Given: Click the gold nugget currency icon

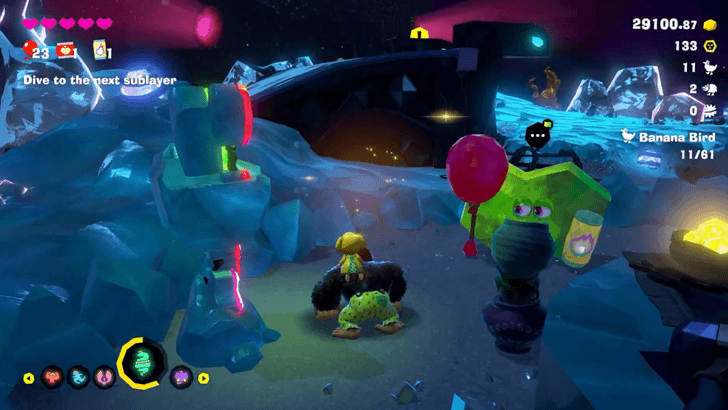Looking at the screenshot, I should pos(710,23).
